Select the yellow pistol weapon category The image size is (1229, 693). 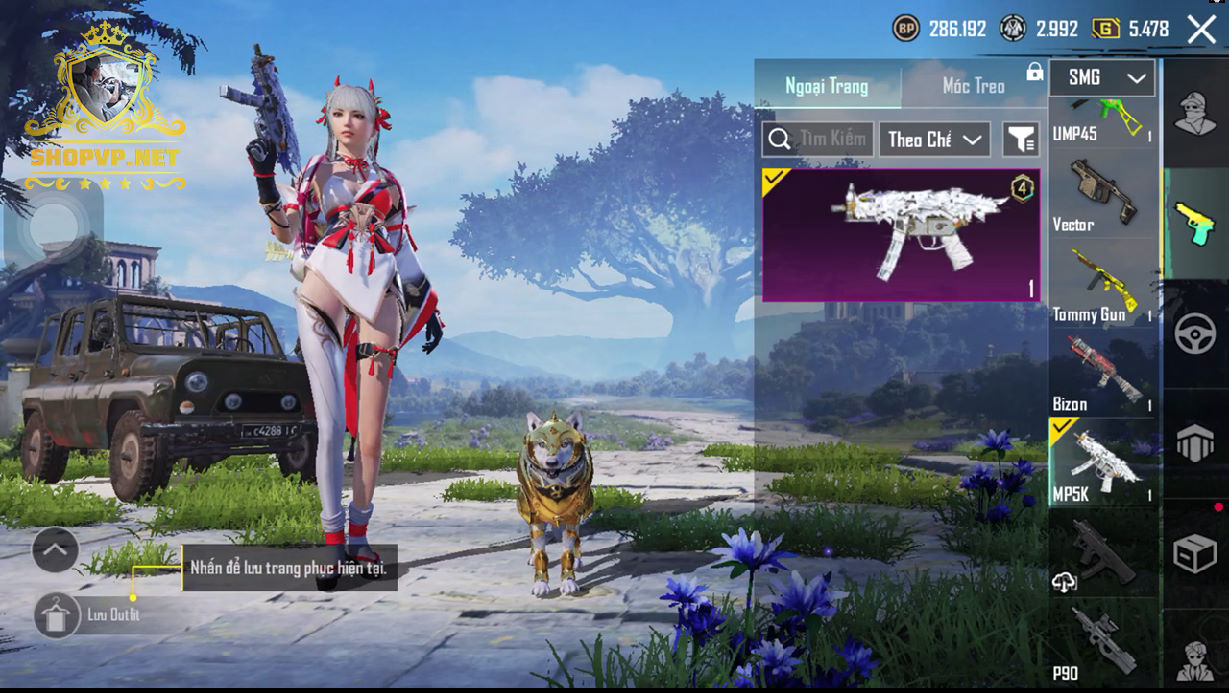click(x=1194, y=223)
